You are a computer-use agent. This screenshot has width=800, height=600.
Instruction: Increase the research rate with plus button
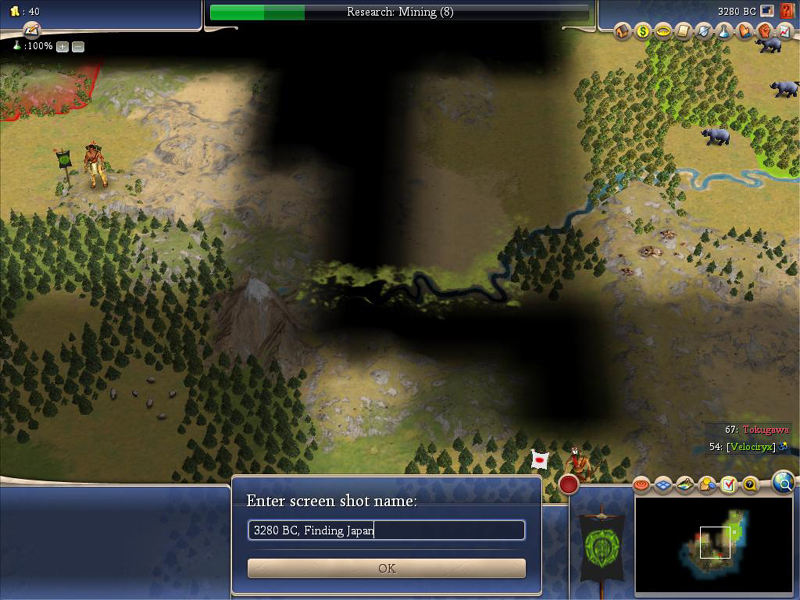click(x=62, y=47)
